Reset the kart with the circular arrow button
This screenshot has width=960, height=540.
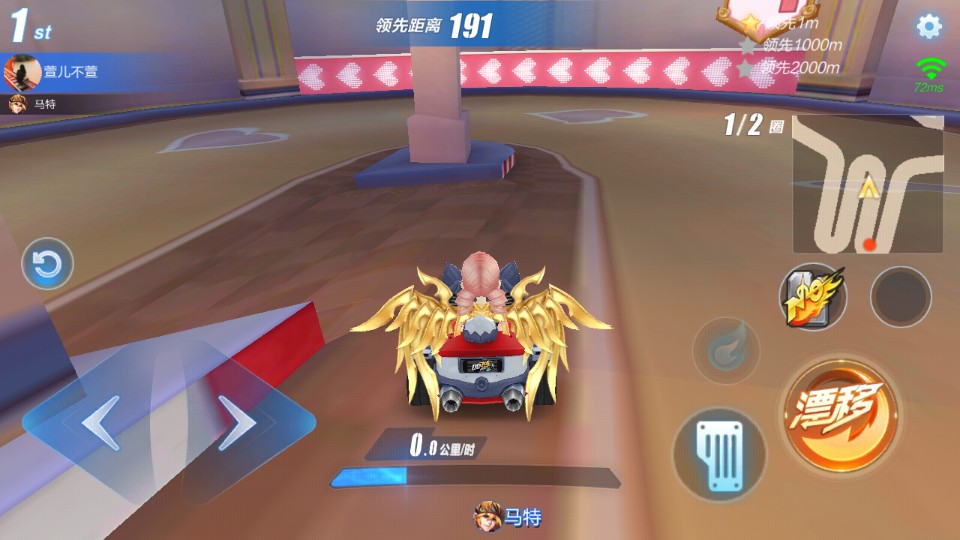[x=47, y=265]
